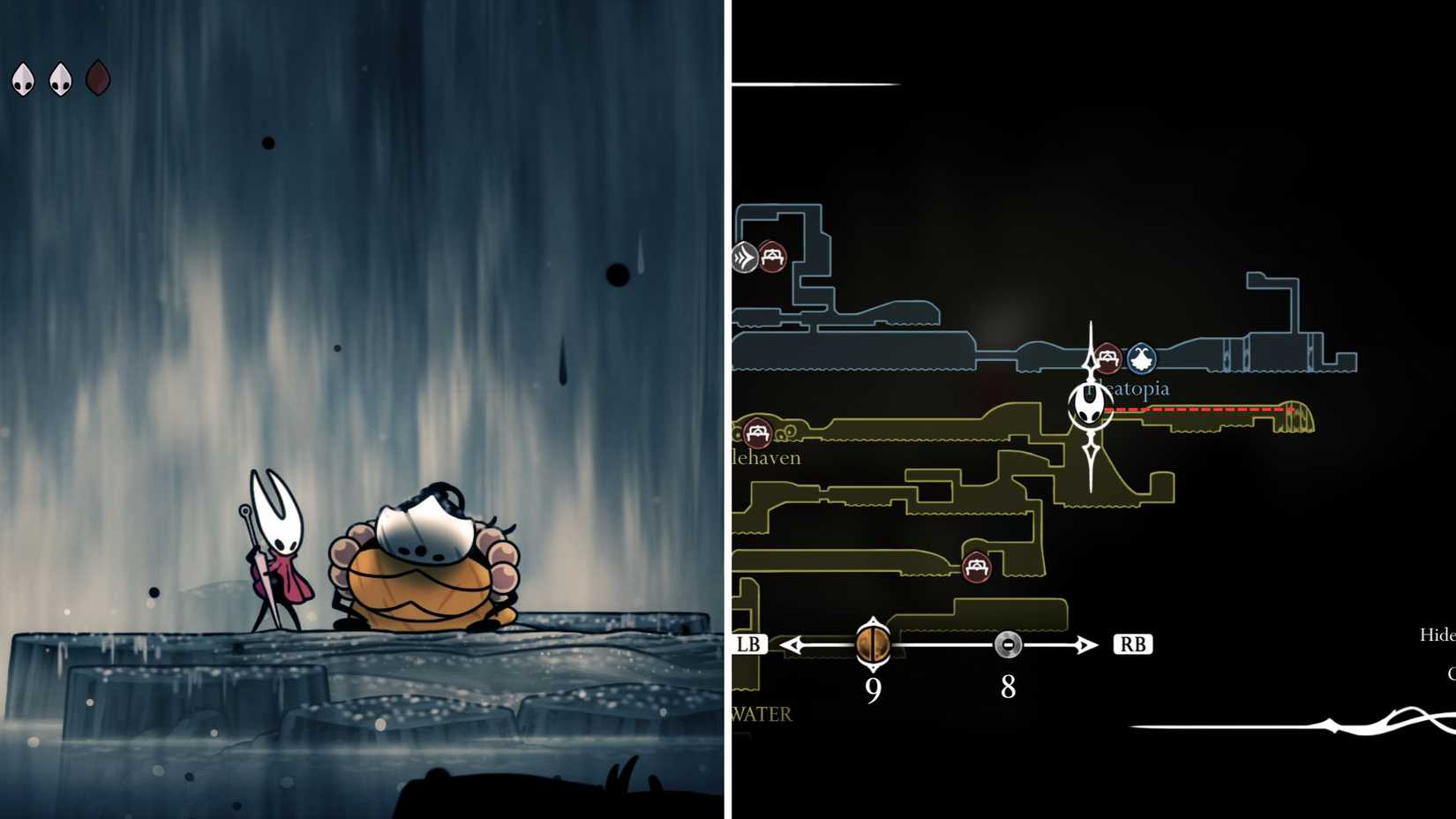Toggle the orange shell pin labeled 9
This screenshot has width=1456, height=819.
tap(872, 644)
